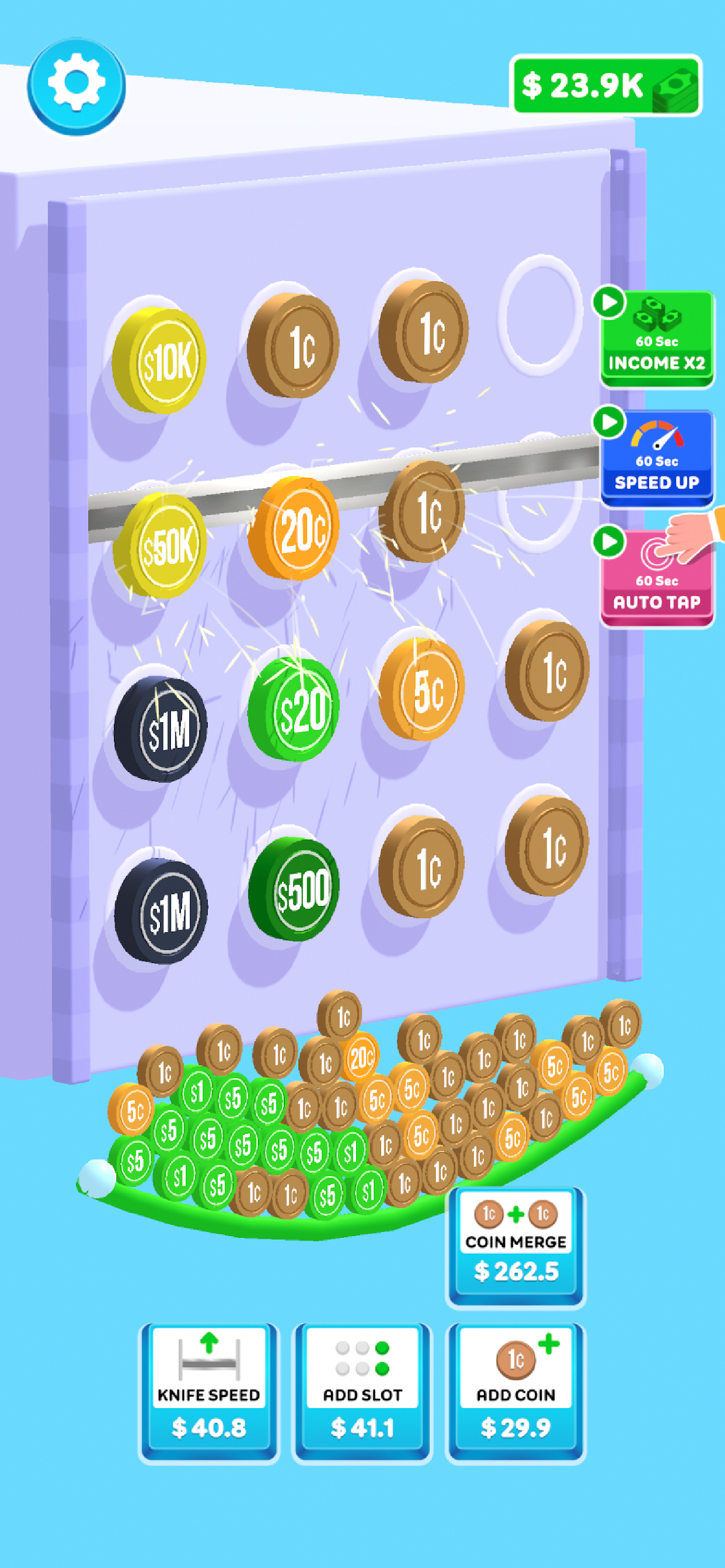Screen dimensions: 725x1568
Task: Activate the 60 Sec Income X2 boost
Action: coord(656,339)
